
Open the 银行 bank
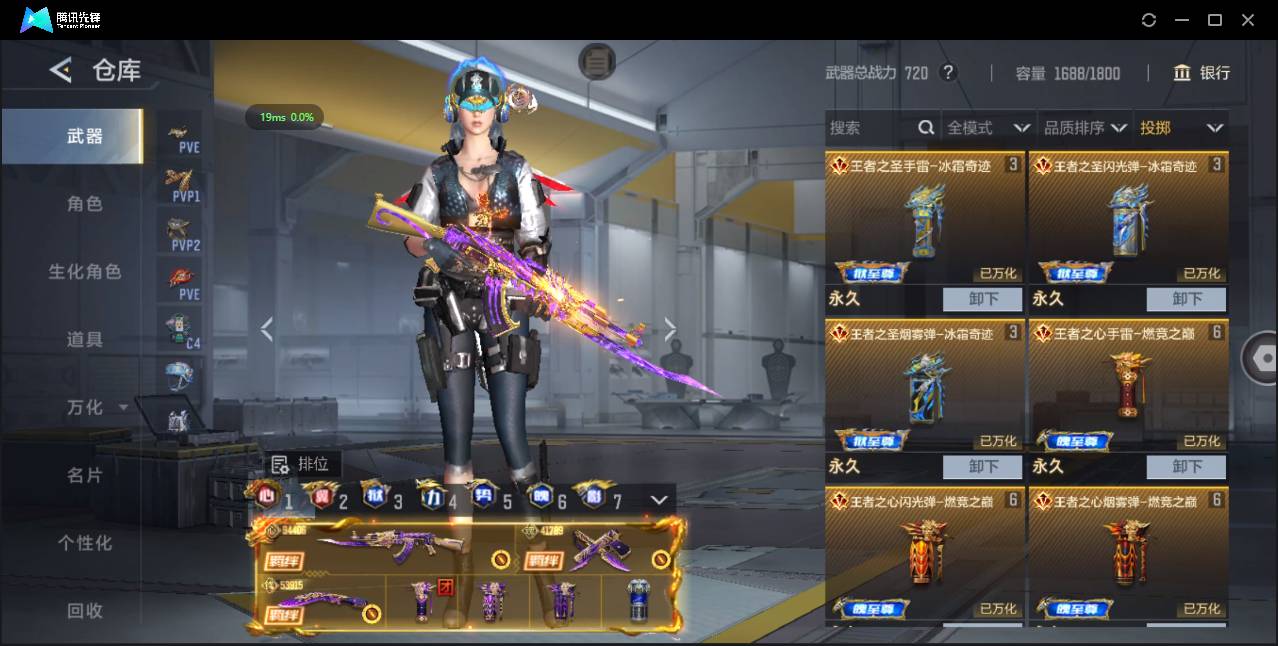point(1201,73)
